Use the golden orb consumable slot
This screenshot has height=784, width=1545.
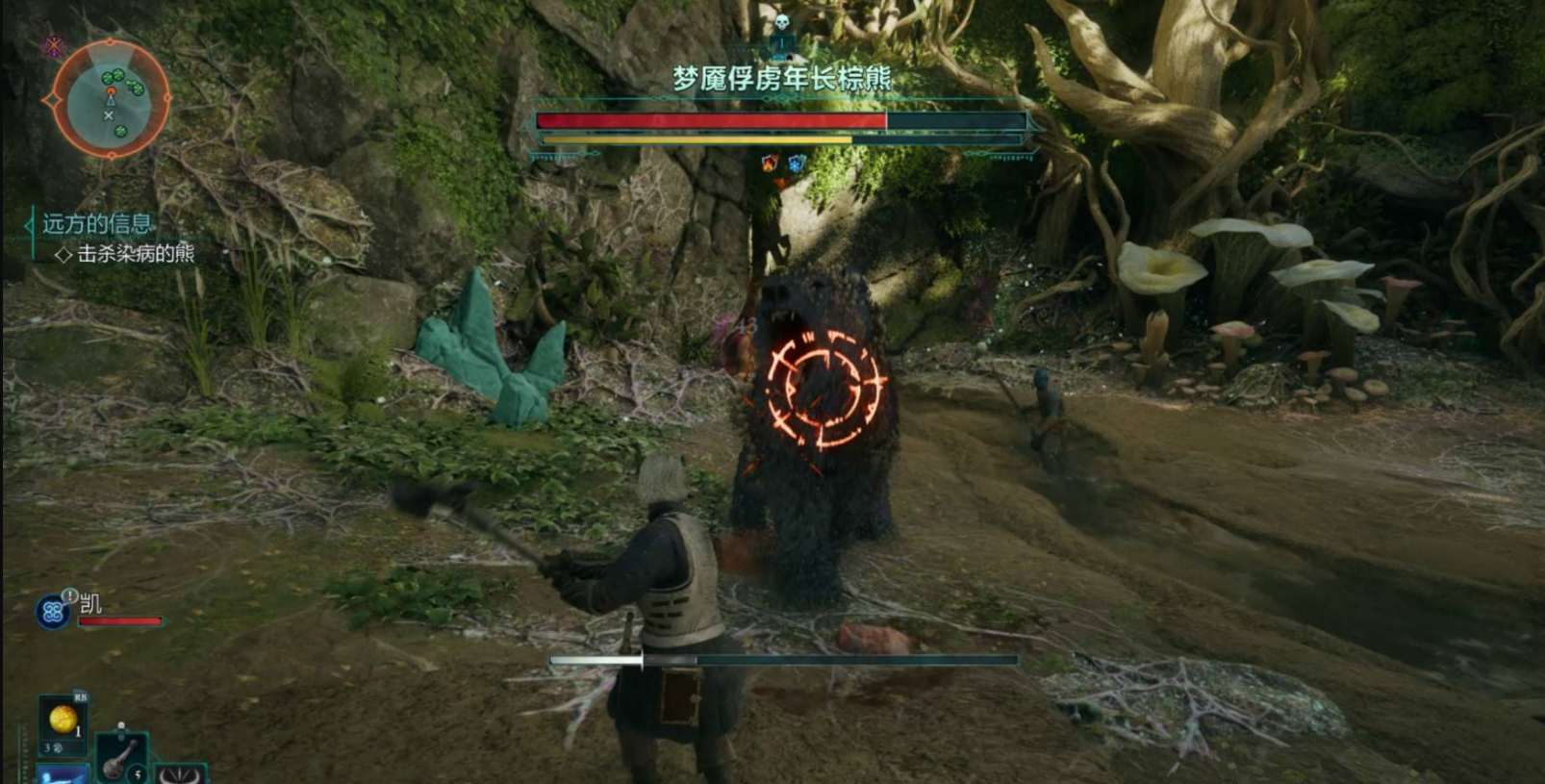pyautogui.click(x=63, y=720)
